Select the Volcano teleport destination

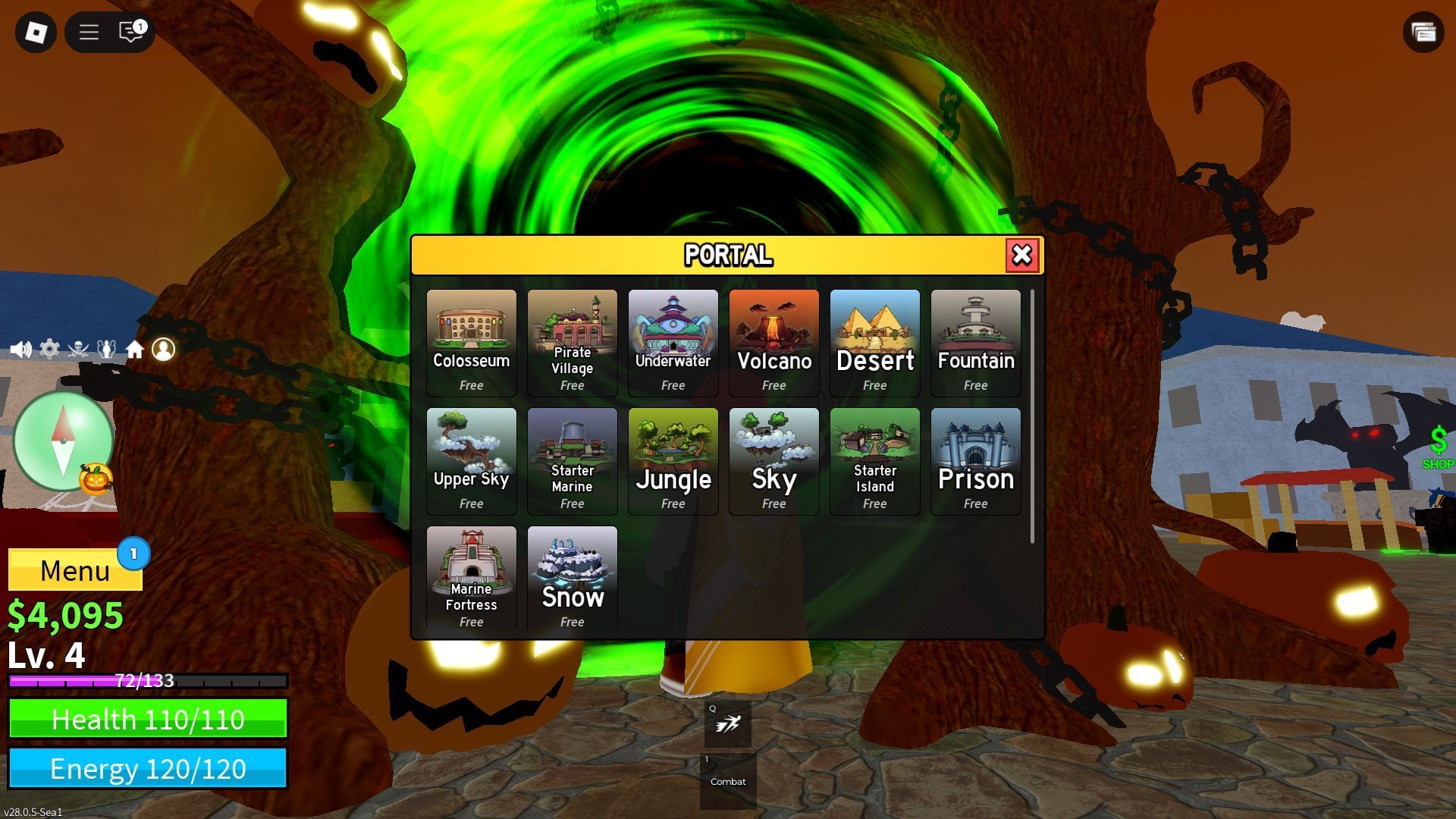coord(773,341)
